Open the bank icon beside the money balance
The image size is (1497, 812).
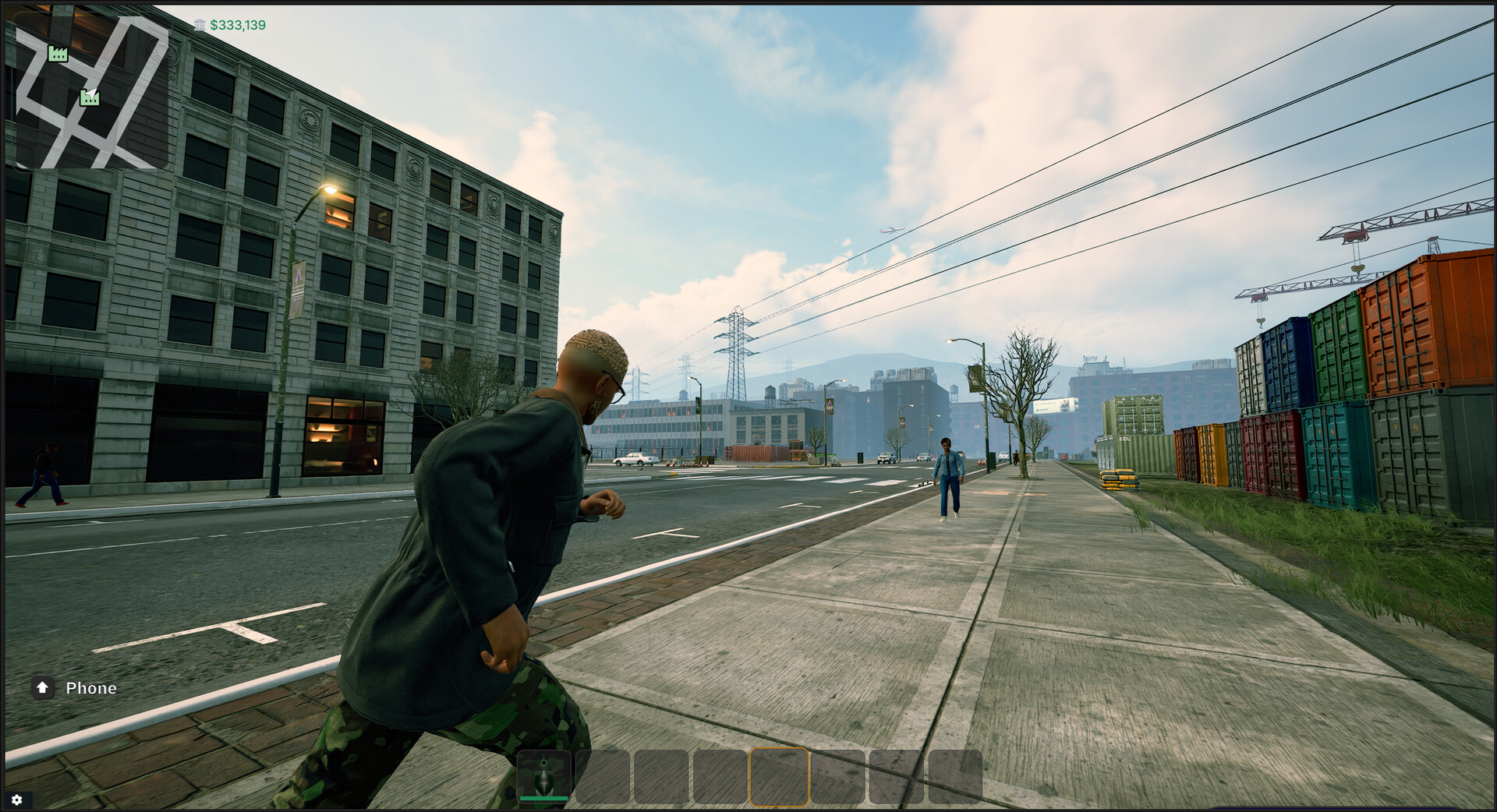click(x=200, y=24)
